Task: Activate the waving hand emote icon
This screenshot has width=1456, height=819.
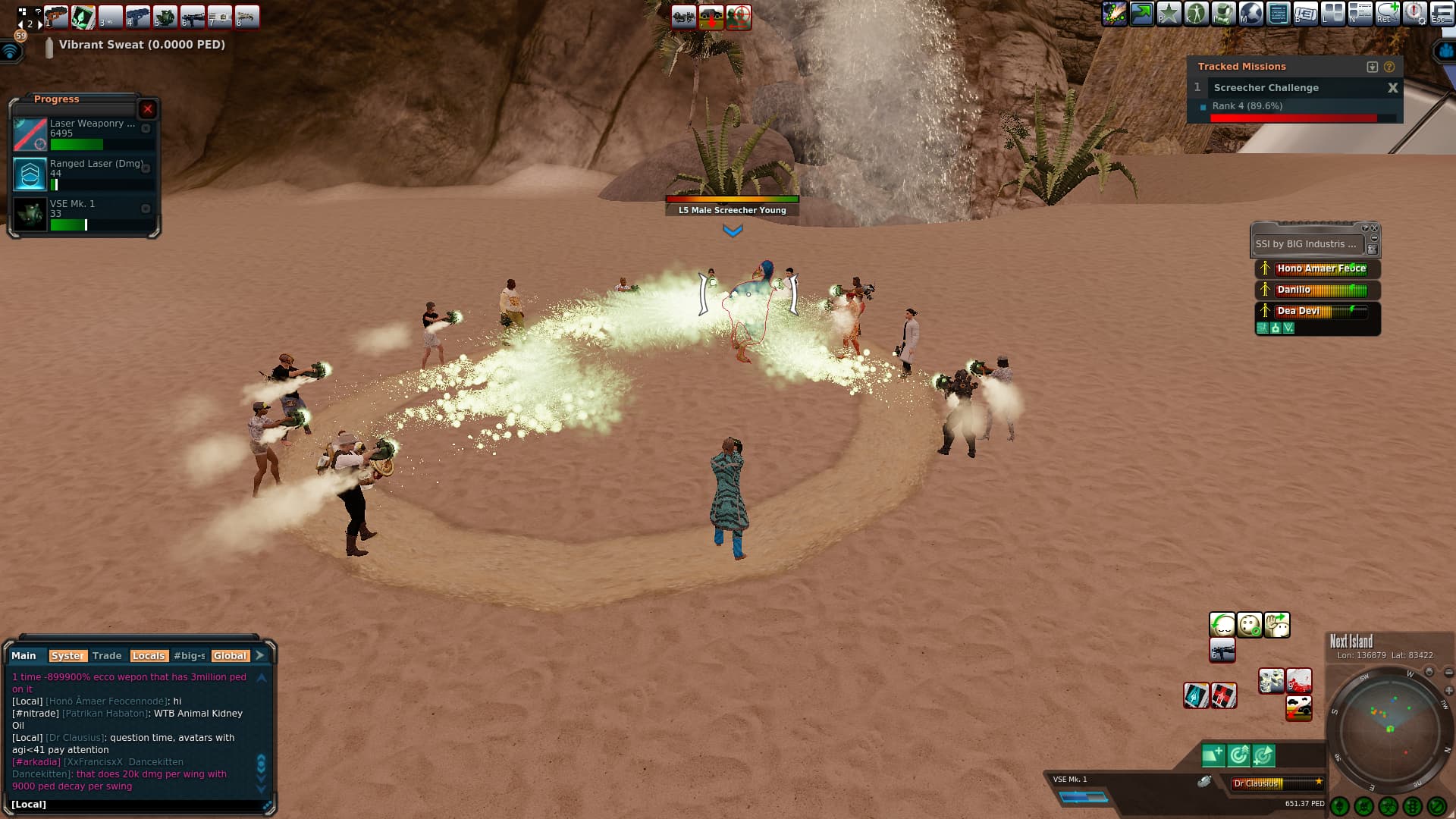Action: coord(1277,625)
